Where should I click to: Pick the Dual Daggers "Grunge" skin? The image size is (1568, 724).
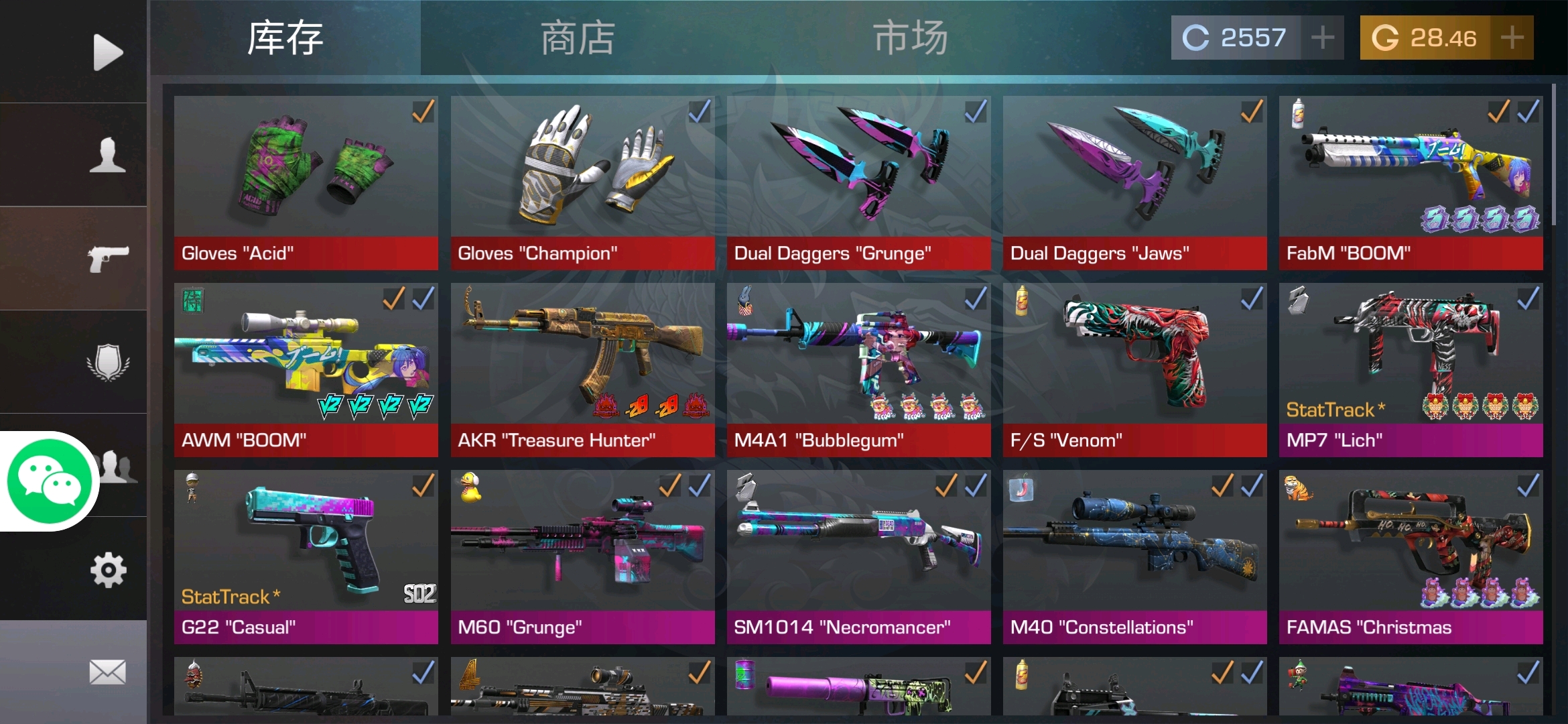(858, 182)
